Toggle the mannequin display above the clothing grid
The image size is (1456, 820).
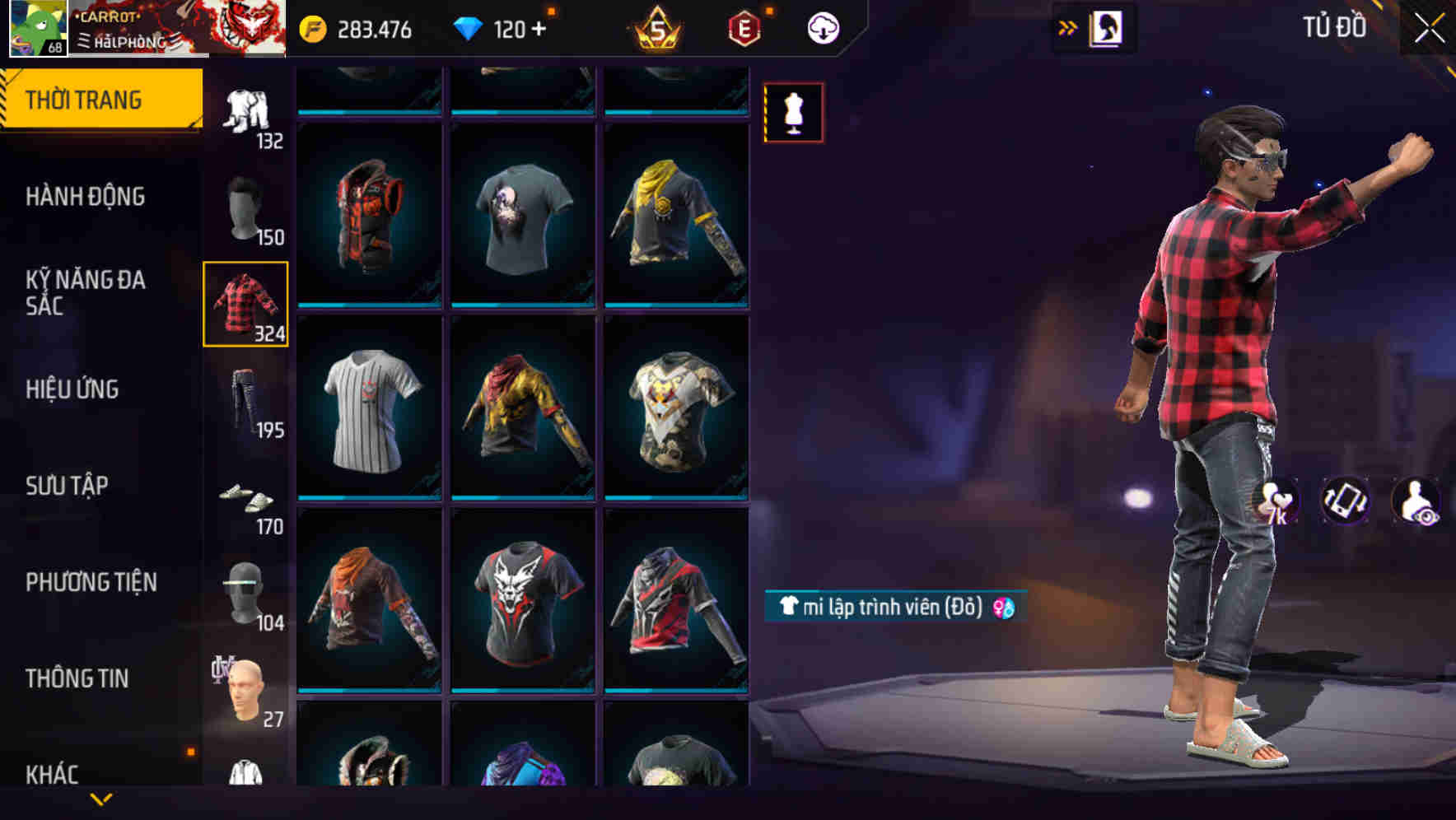click(793, 111)
